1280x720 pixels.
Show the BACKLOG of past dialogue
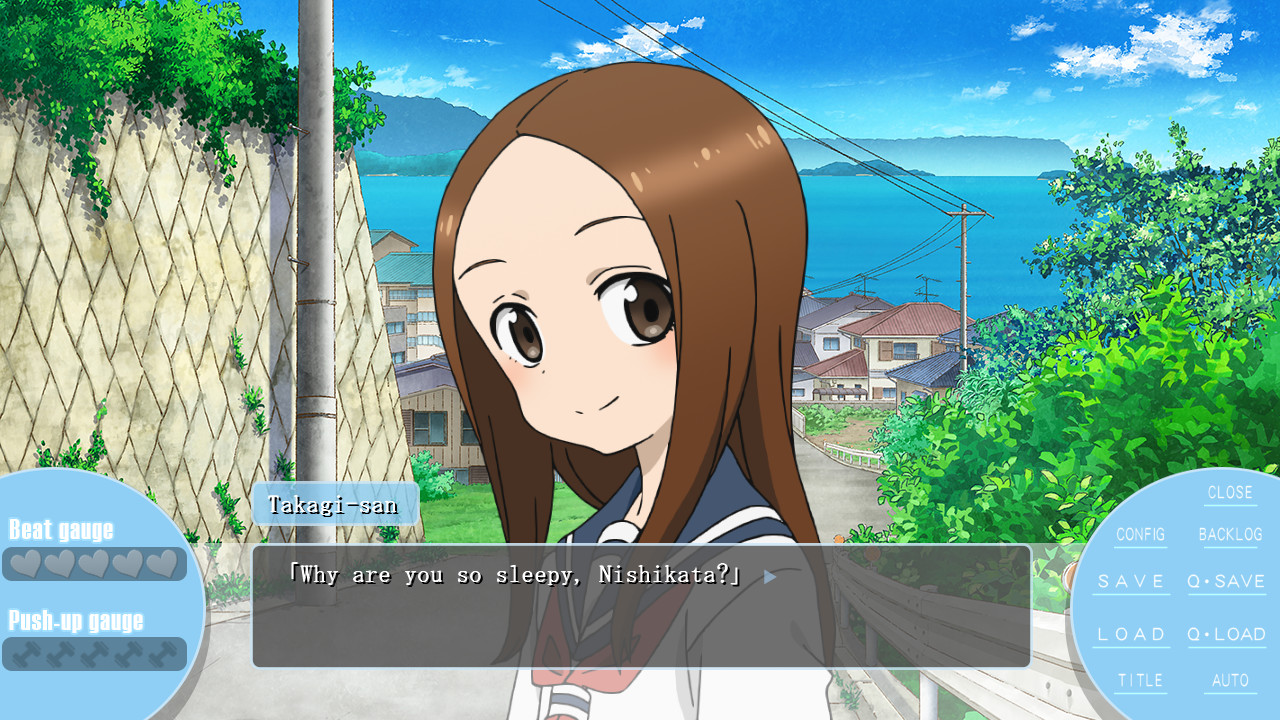click(1230, 535)
